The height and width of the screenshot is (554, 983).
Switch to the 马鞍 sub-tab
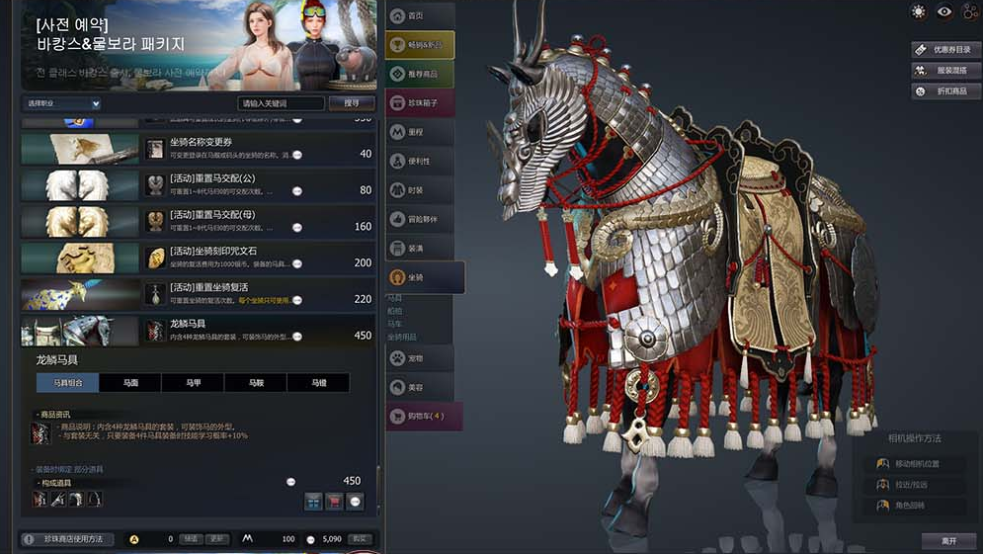(255, 382)
